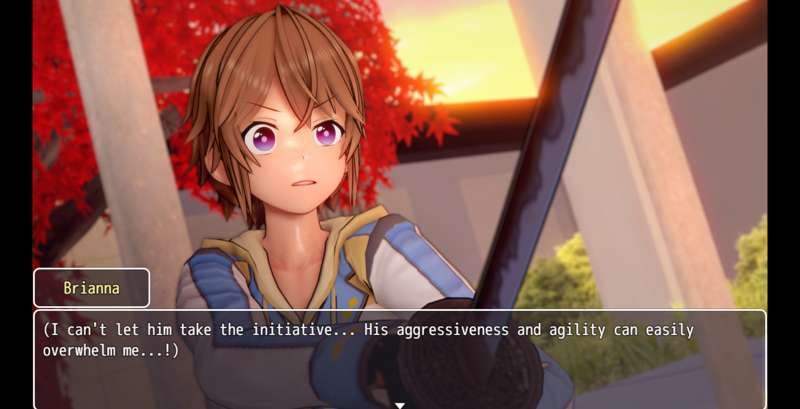The width and height of the screenshot is (800, 409).
Task: Click Brianna's dialogue text box
Action: tap(400, 355)
